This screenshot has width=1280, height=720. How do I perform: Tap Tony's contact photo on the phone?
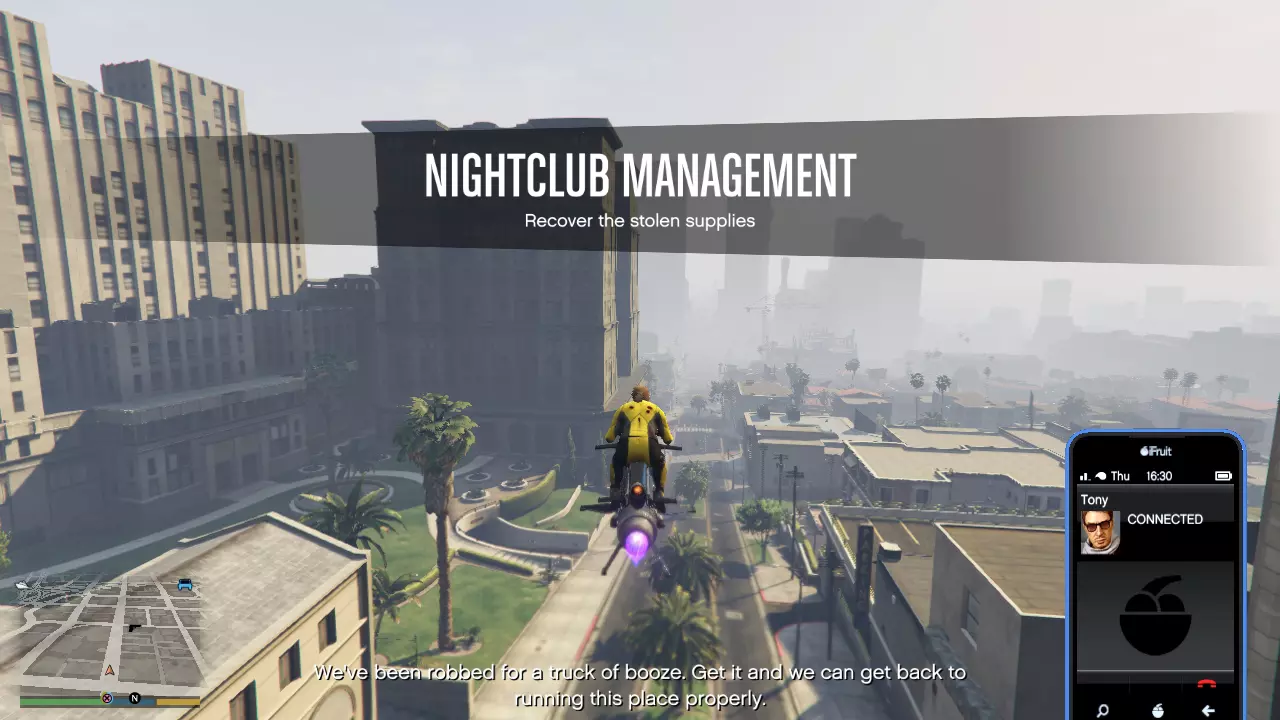[1100, 531]
